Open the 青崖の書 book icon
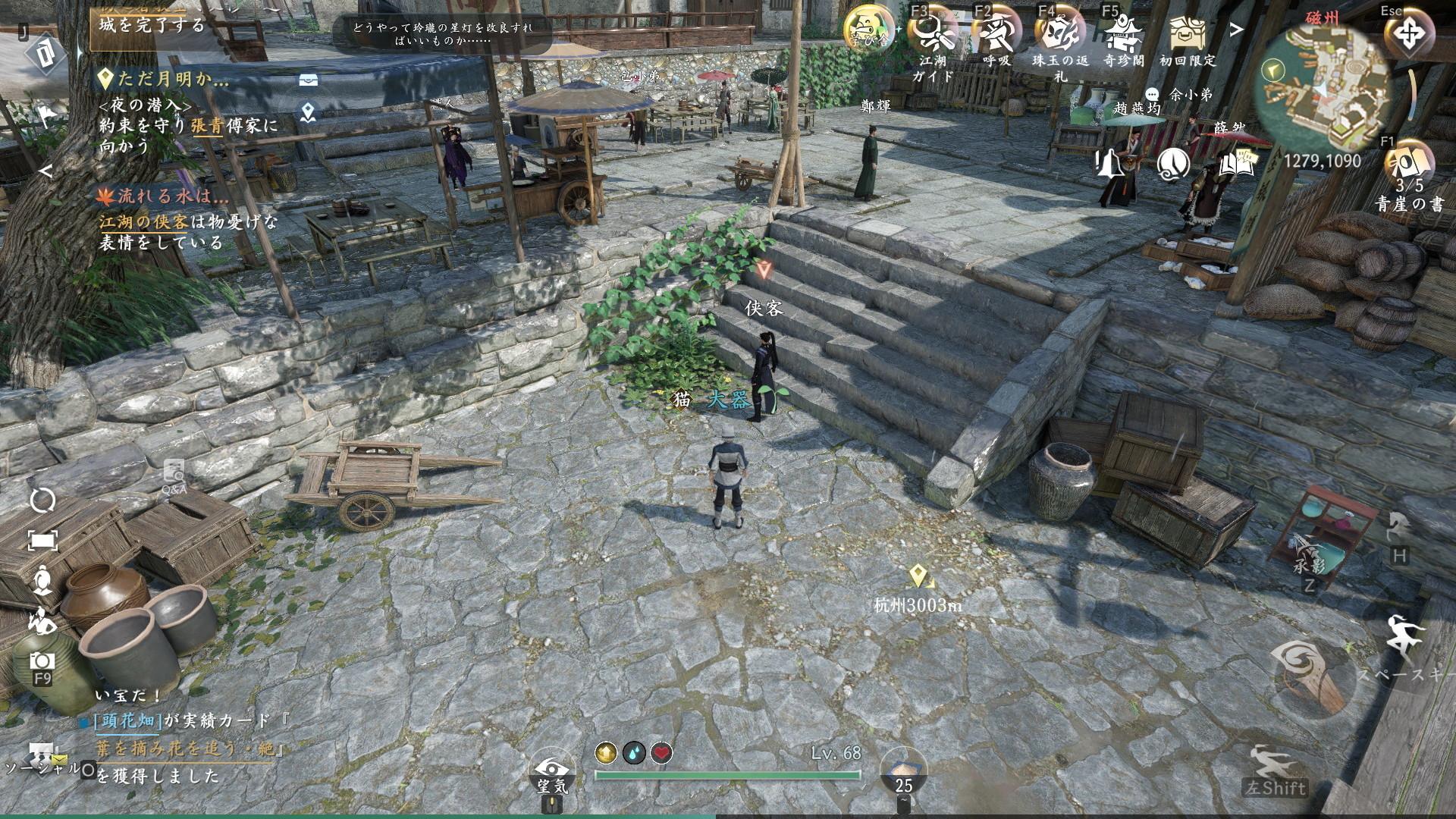The width and height of the screenshot is (1456, 819). pos(1410,164)
